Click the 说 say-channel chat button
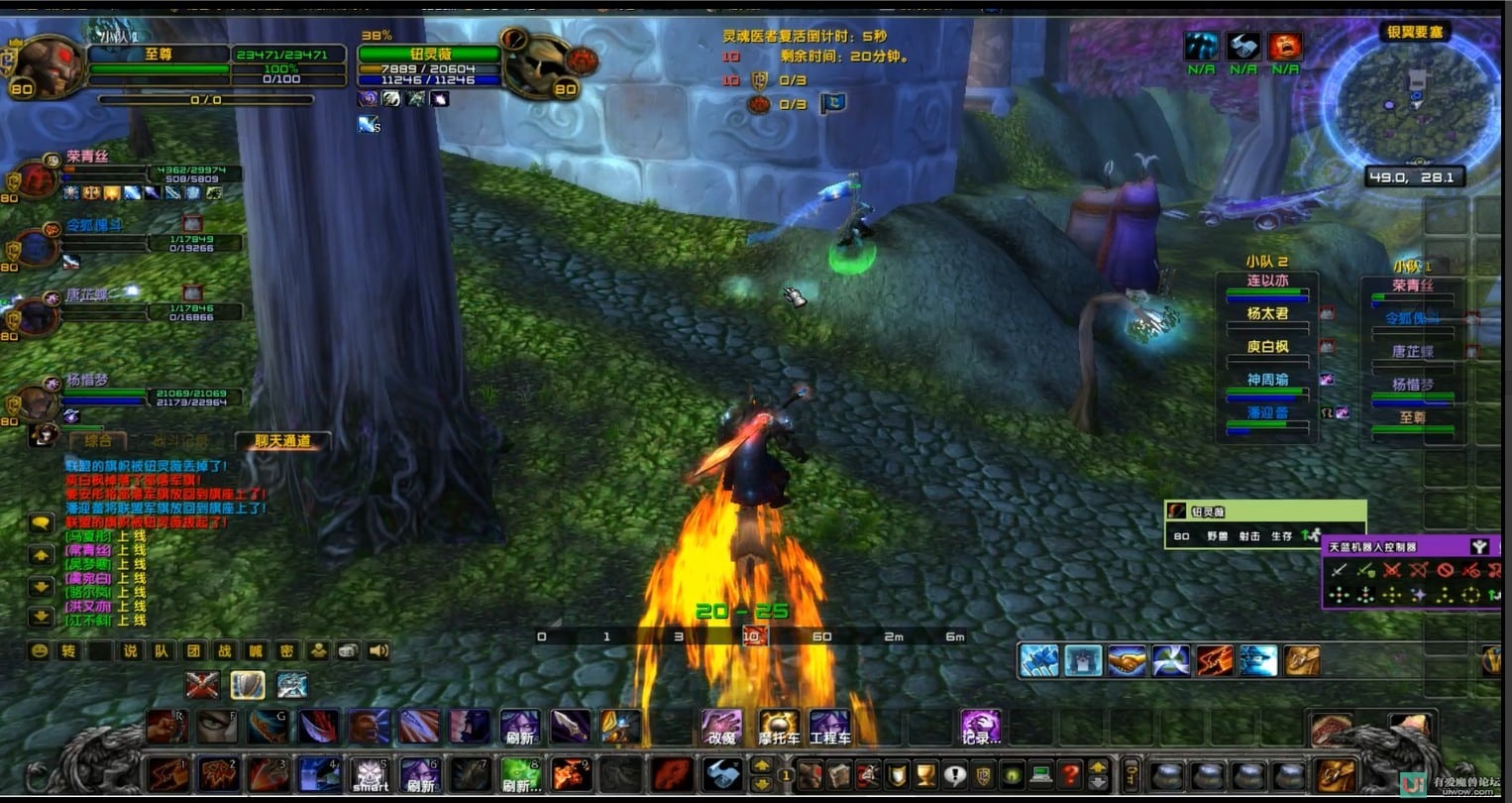The width and height of the screenshot is (1512, 803). click(131, 651)
